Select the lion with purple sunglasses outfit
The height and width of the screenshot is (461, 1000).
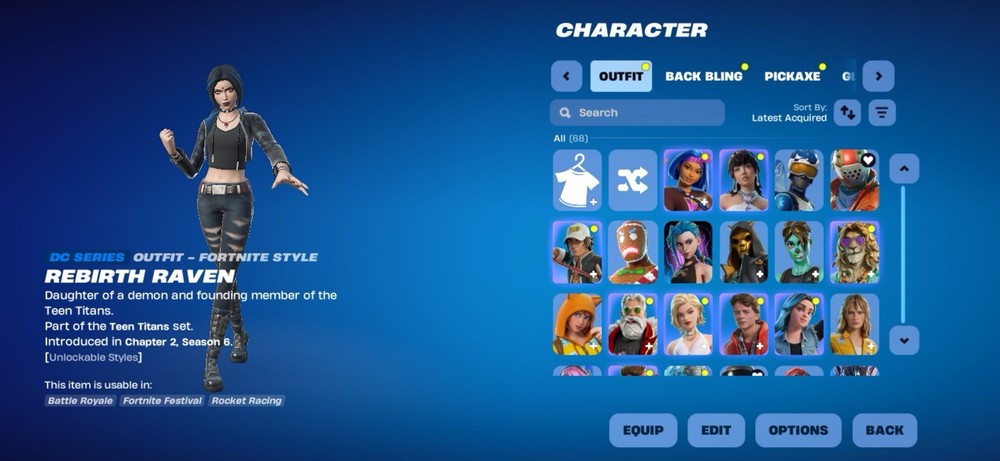[854, 252]
